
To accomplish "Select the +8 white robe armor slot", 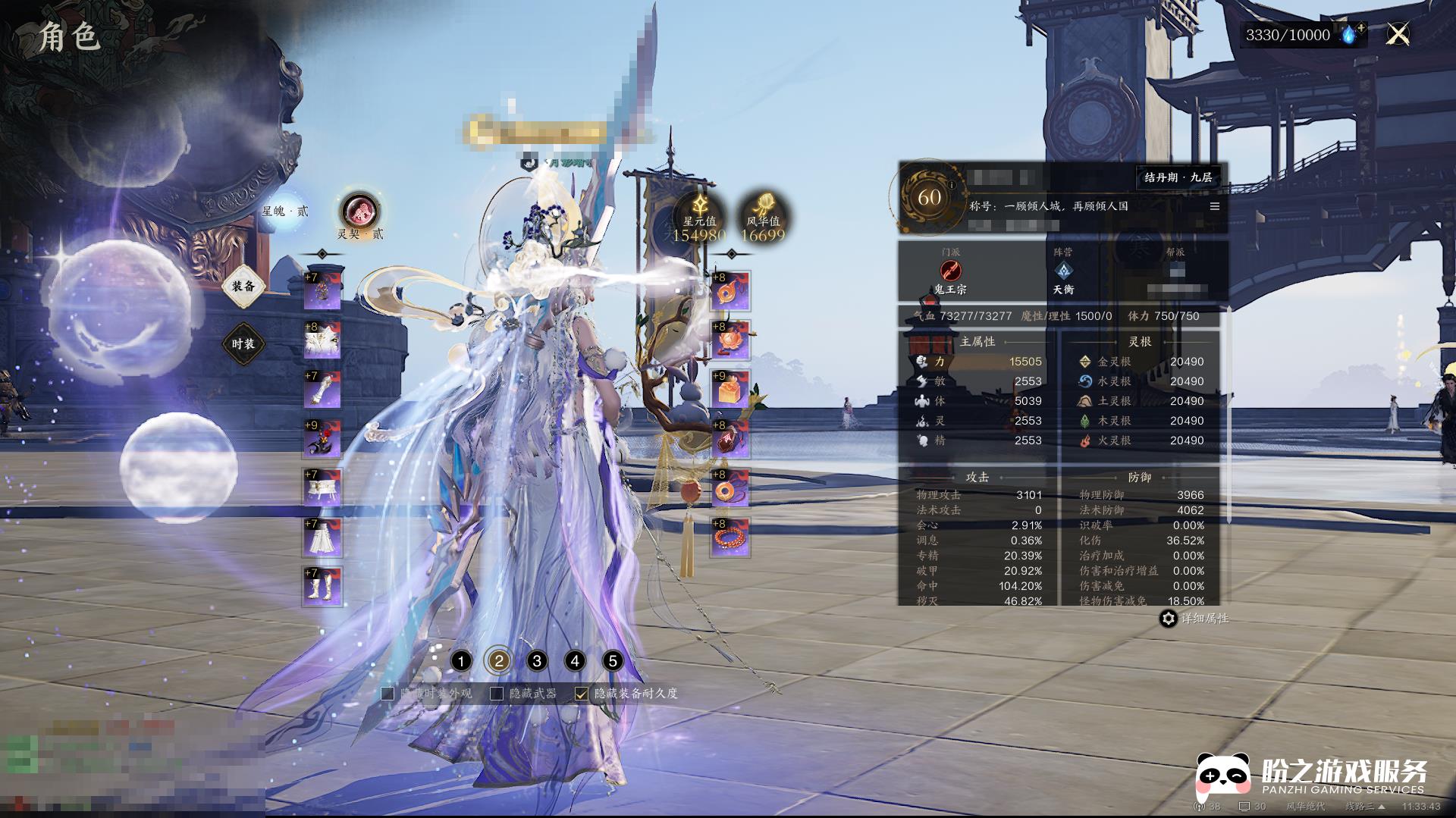I will point(322,340).
